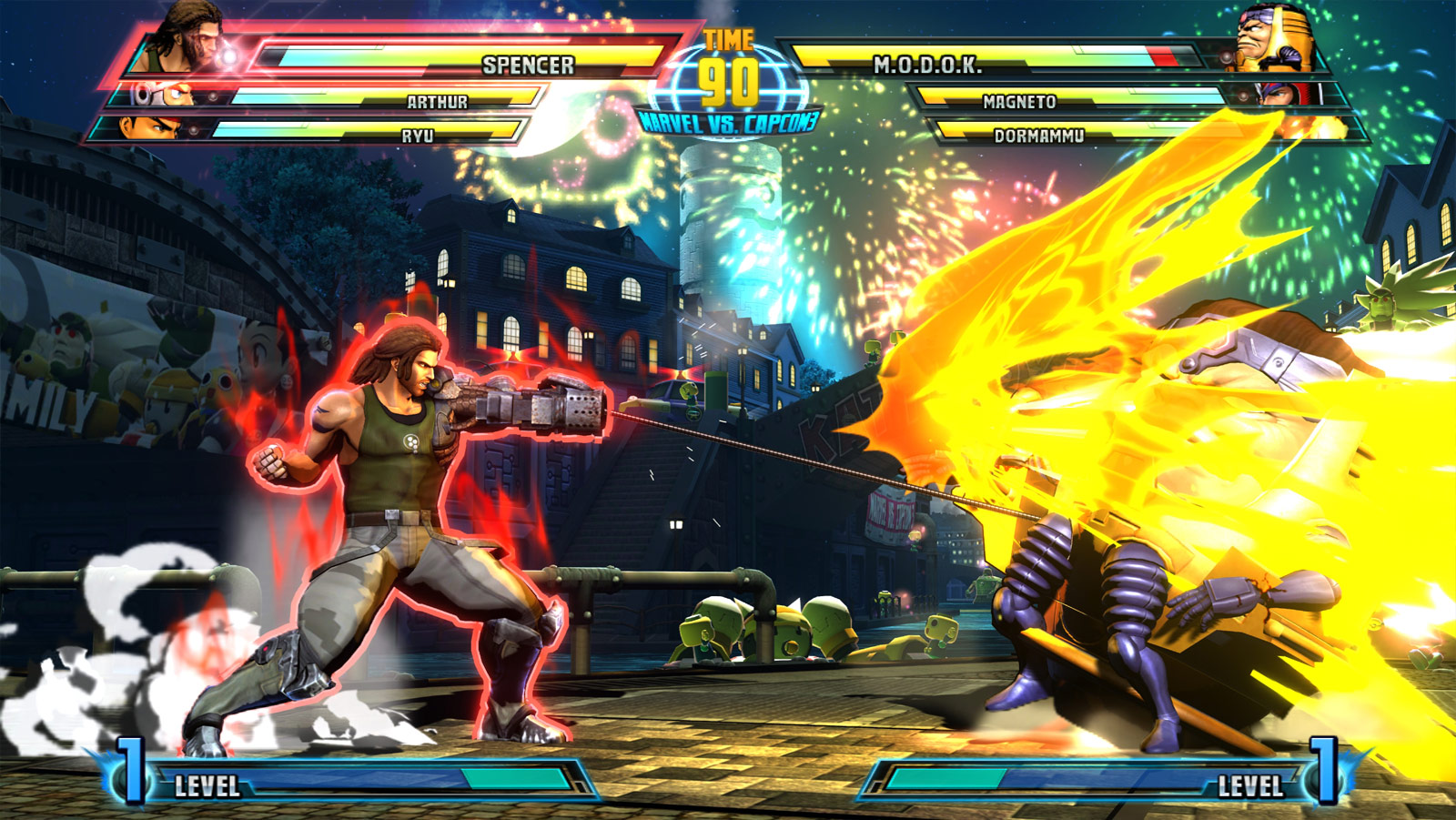This screenshot has height=820, width=1456.
Task: Expand Dormammu's reserve character bar
Action: pyautogui.click(x=1042, y=135)
